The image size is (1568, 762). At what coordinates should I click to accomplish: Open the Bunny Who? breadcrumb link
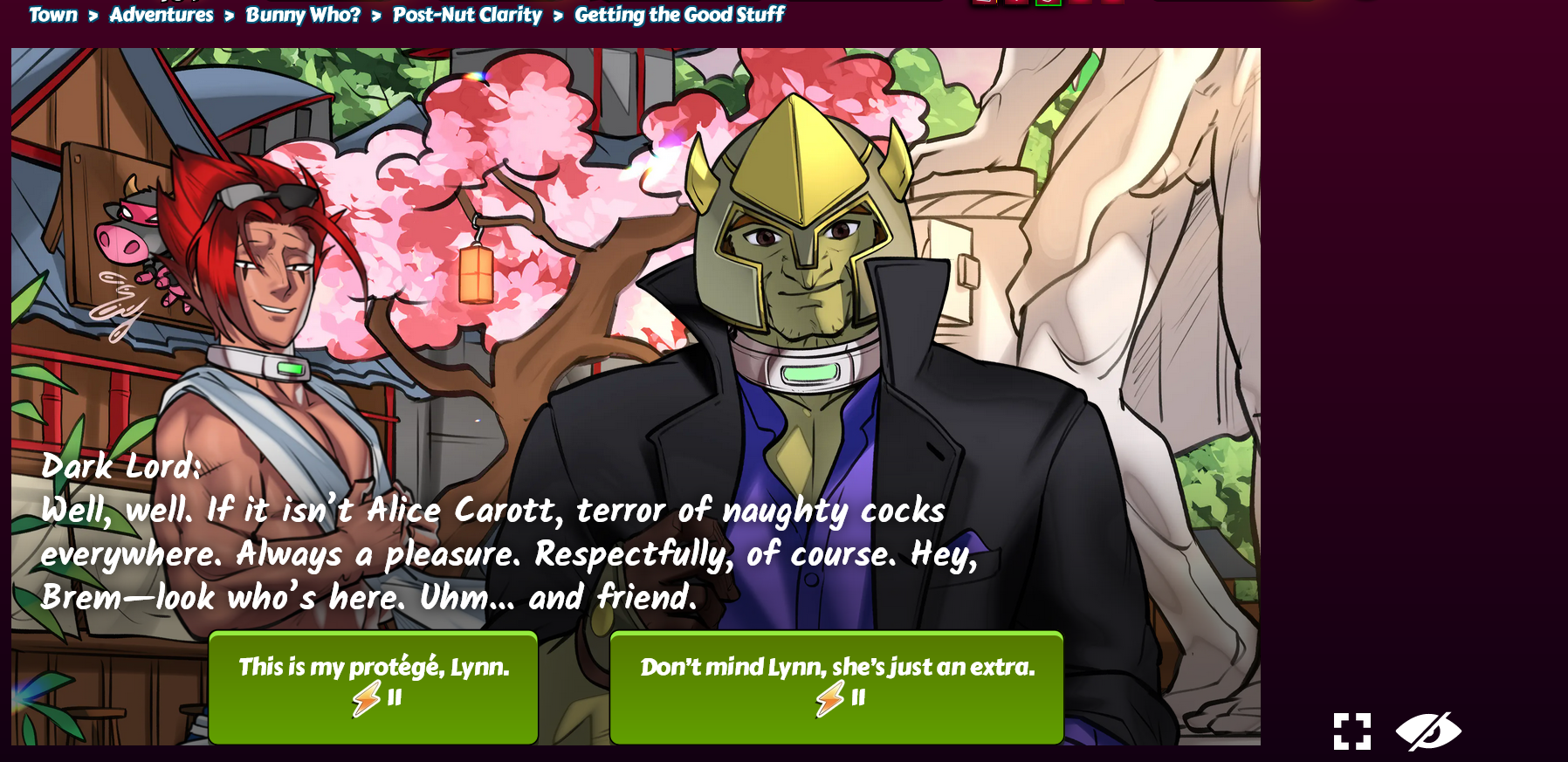click(x=303, y=15)
